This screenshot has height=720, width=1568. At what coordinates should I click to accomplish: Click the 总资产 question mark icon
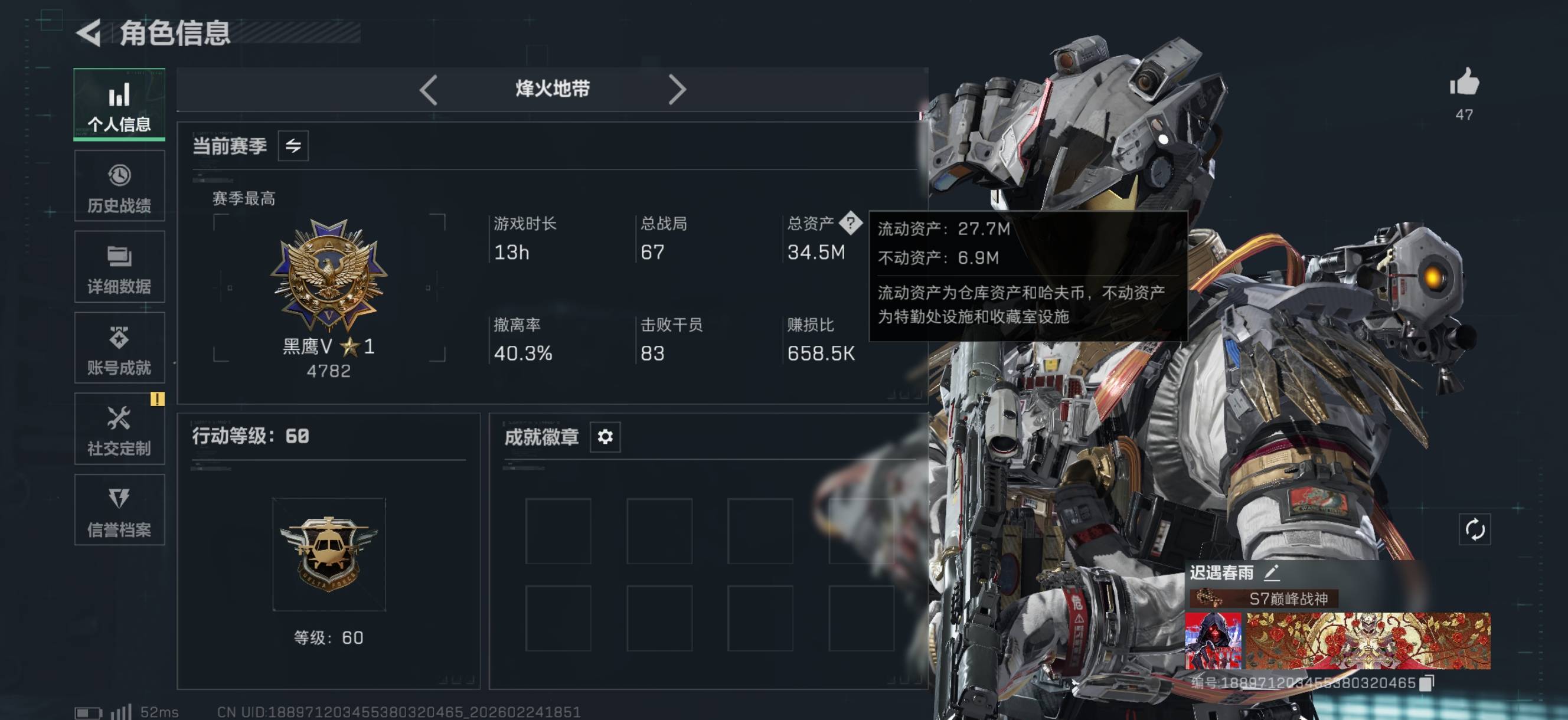850,222
